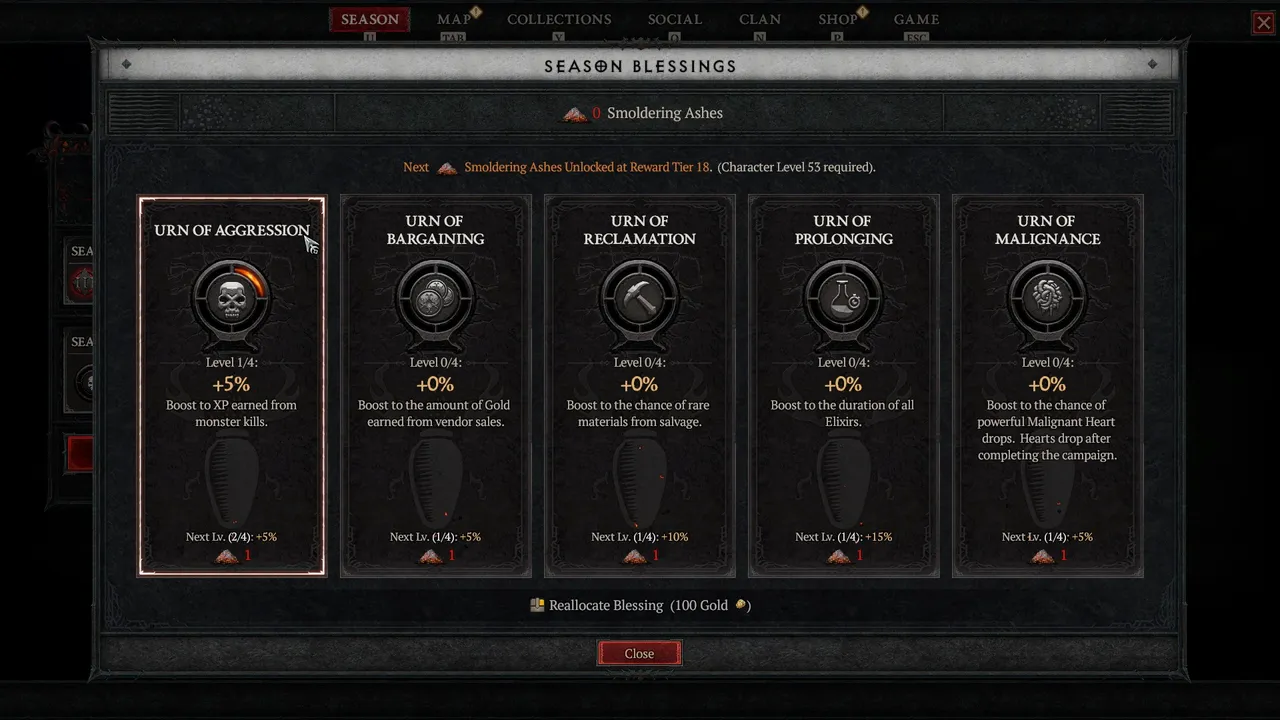The height and width of the screenshot is (720, 1280).
Task: Select the Urn of Prolonging card
Action: 843,385
